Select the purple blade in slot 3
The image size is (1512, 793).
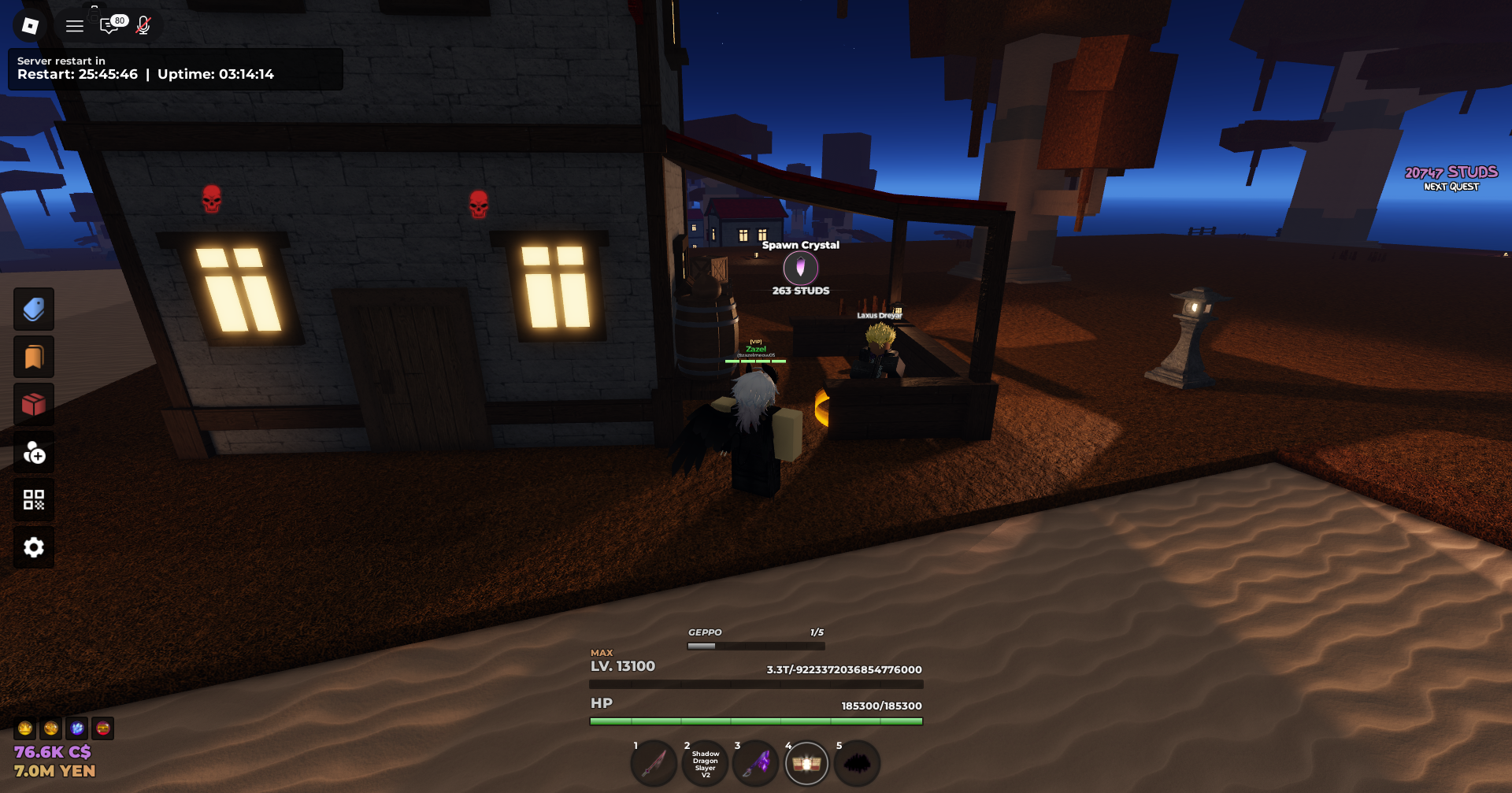756,762
